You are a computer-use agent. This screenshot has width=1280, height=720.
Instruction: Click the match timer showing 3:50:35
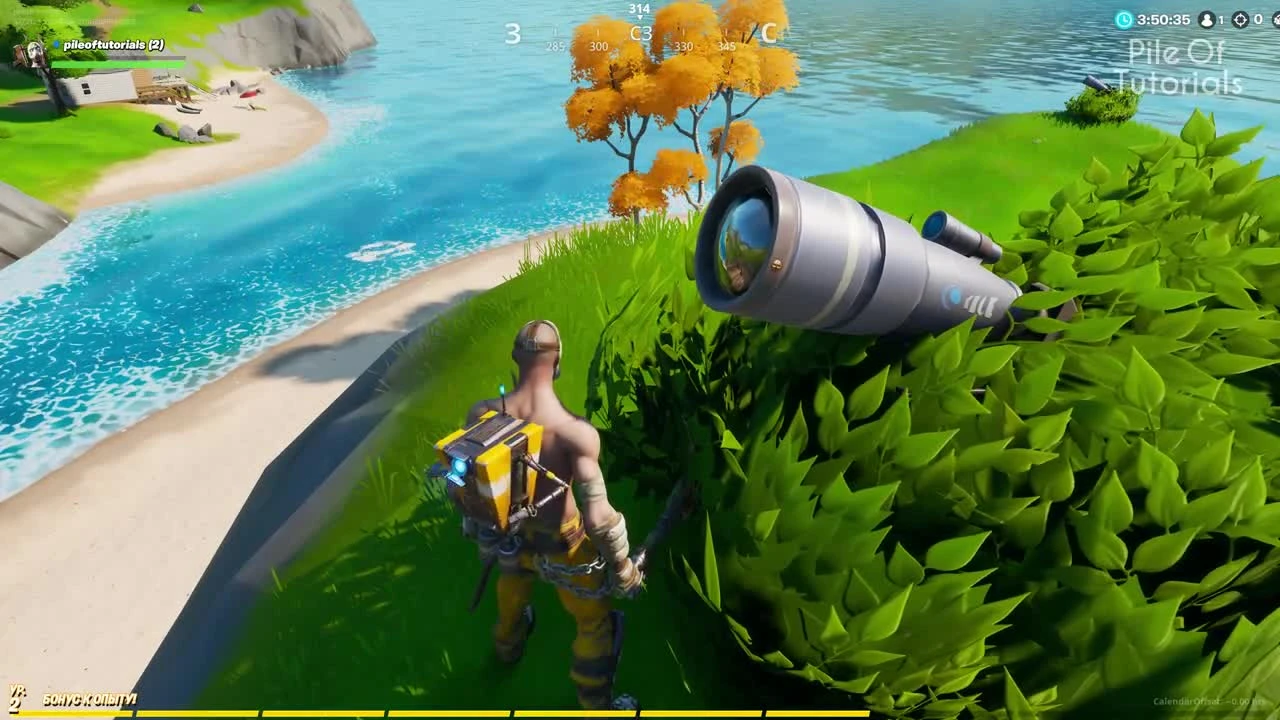[x=1164, y=18]
